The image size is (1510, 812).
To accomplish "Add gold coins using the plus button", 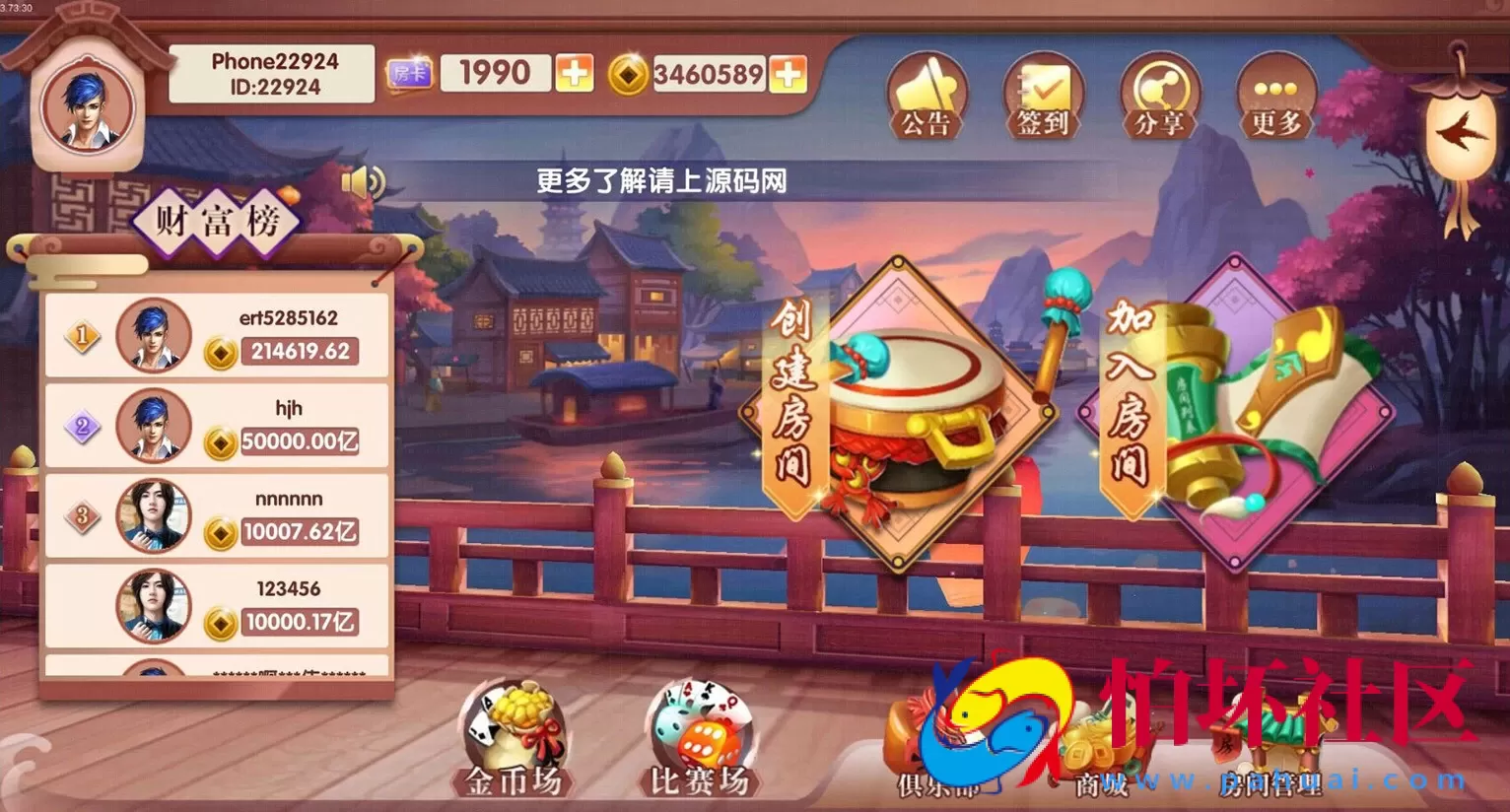I will (789, 72).
